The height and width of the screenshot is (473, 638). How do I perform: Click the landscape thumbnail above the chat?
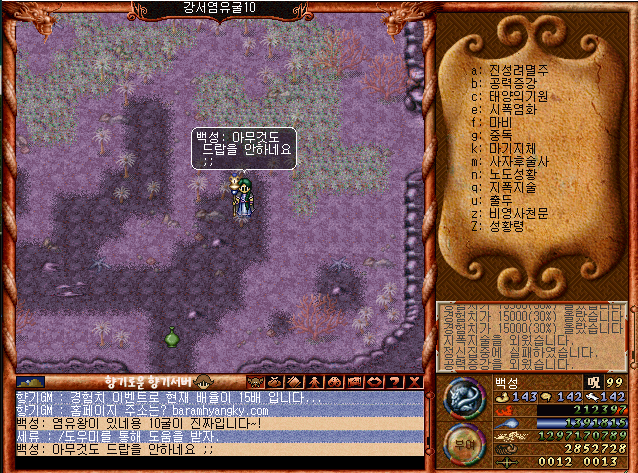(x=31, y=381)
